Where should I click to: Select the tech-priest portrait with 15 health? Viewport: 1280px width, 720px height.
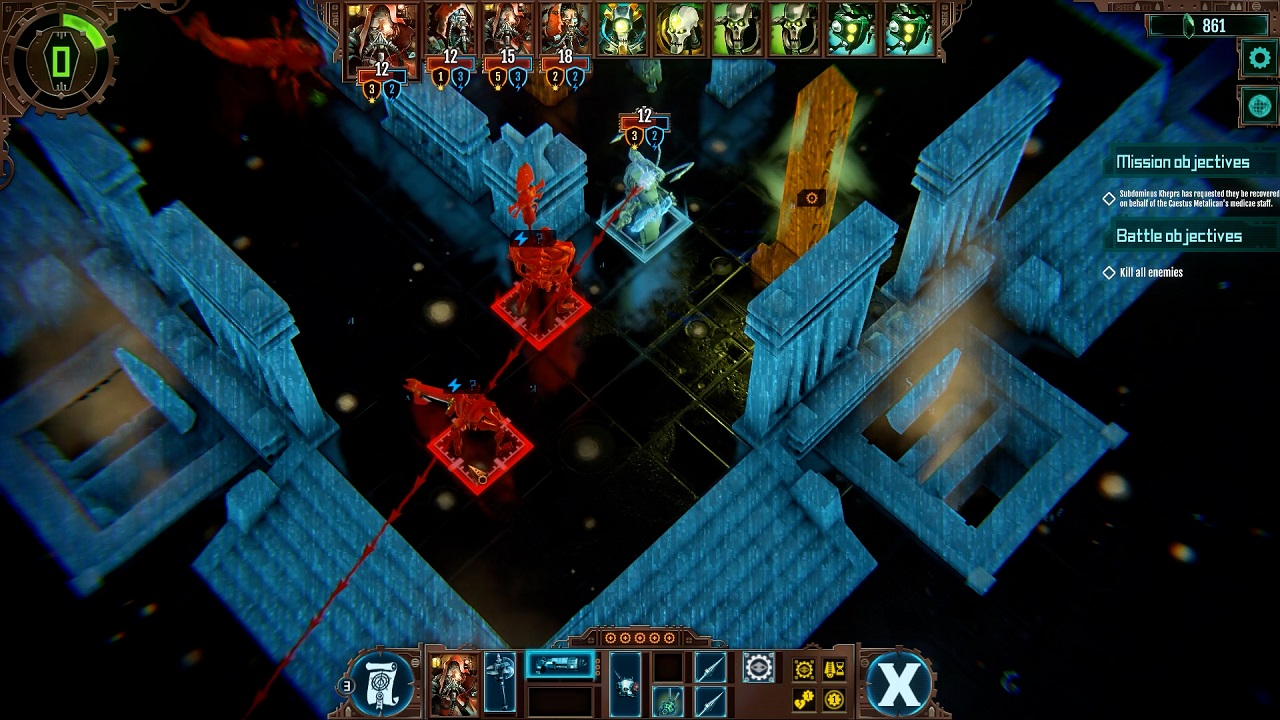pos(508,29)
